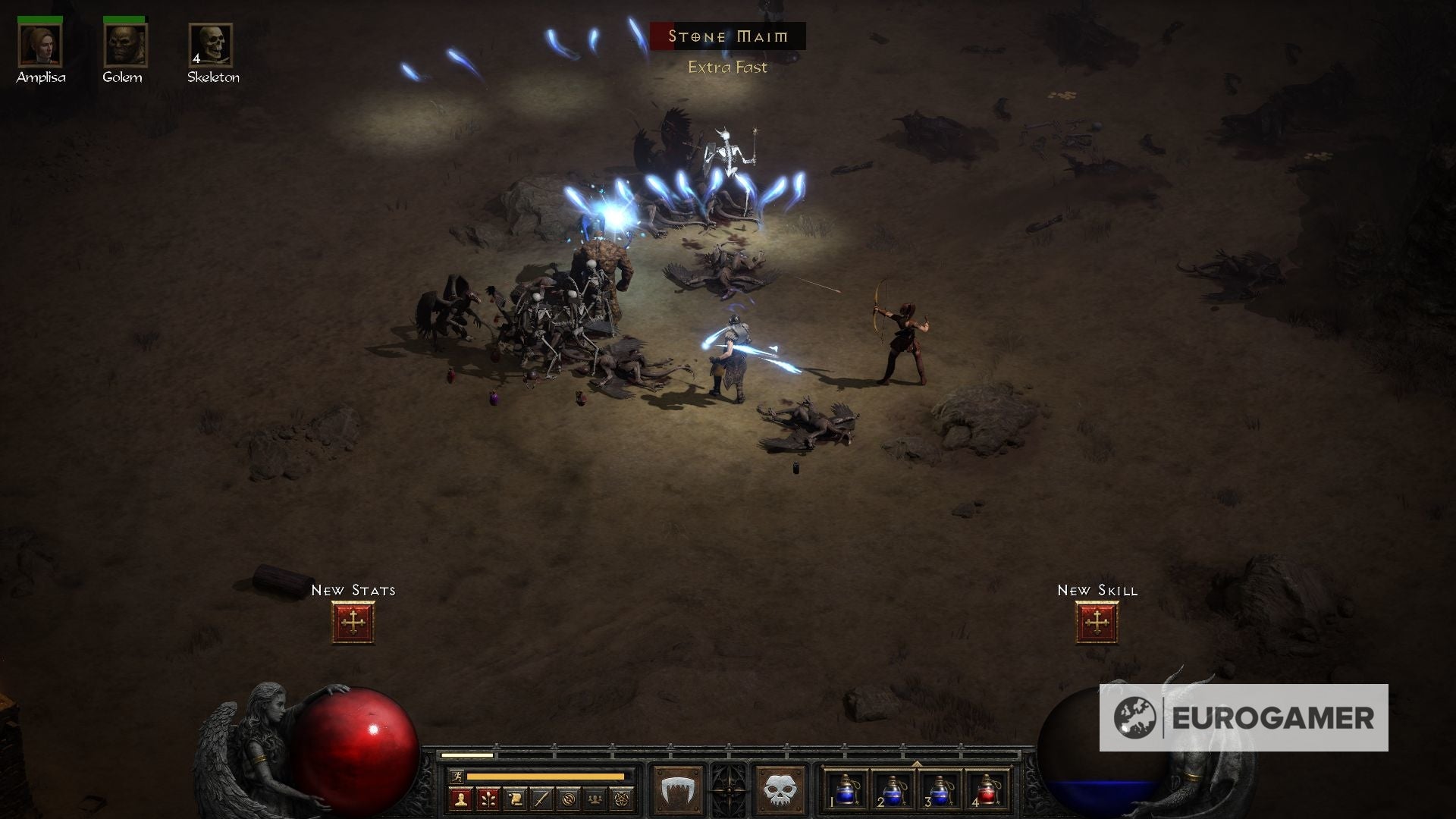Click the New Skill button
1456x819 pixels.
[x=1097, y=621]
